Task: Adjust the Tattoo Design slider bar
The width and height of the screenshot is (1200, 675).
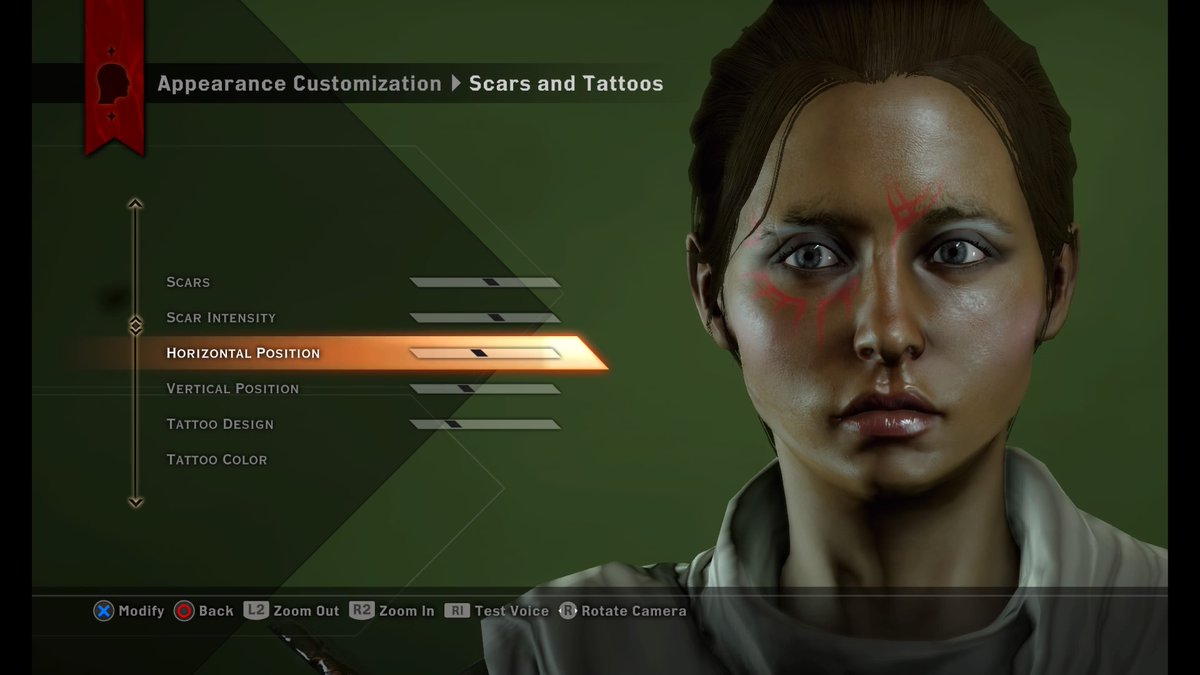Action: click(485, 424)
